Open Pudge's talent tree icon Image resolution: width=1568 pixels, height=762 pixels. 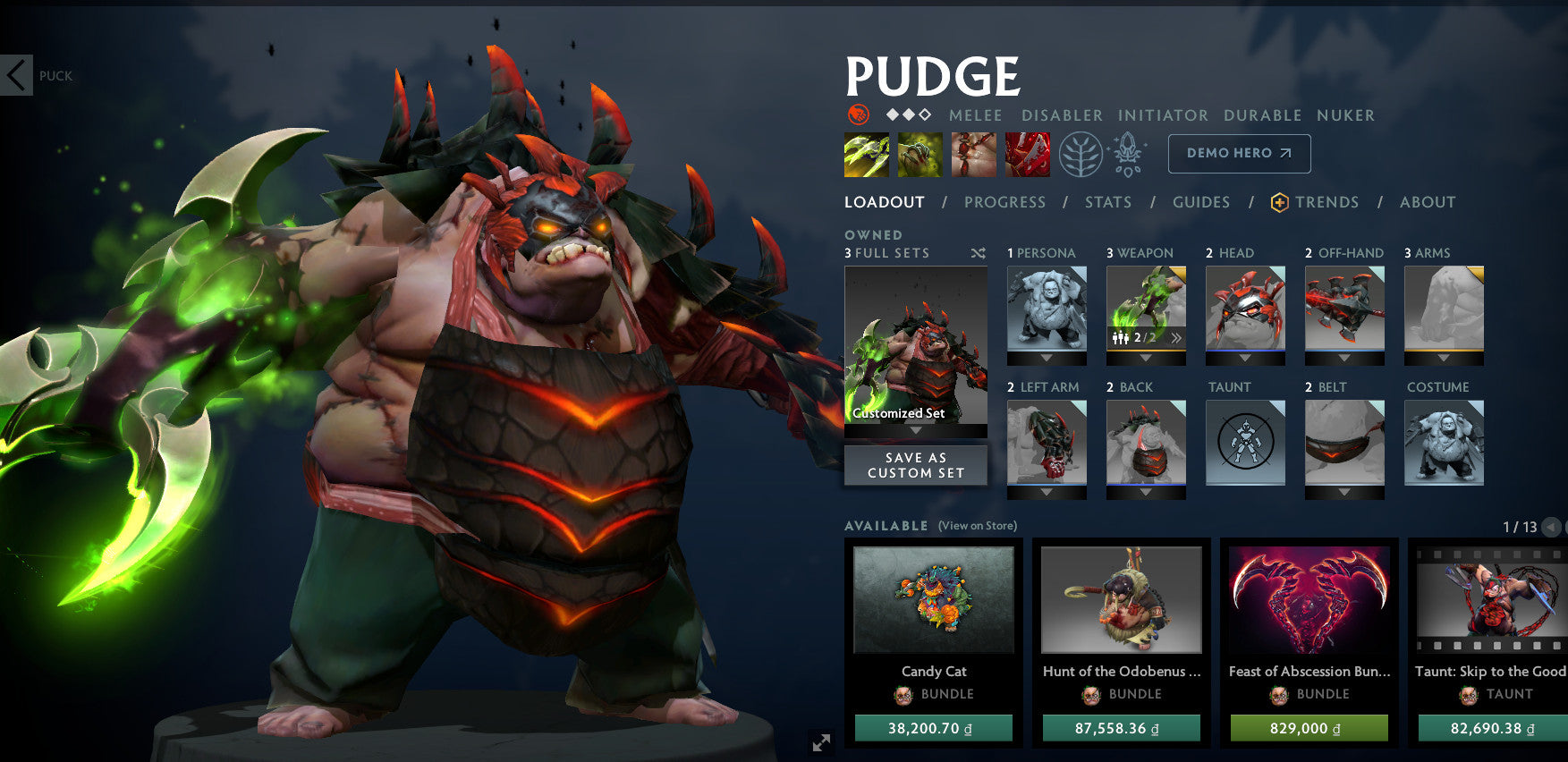tap(1082, 152)
